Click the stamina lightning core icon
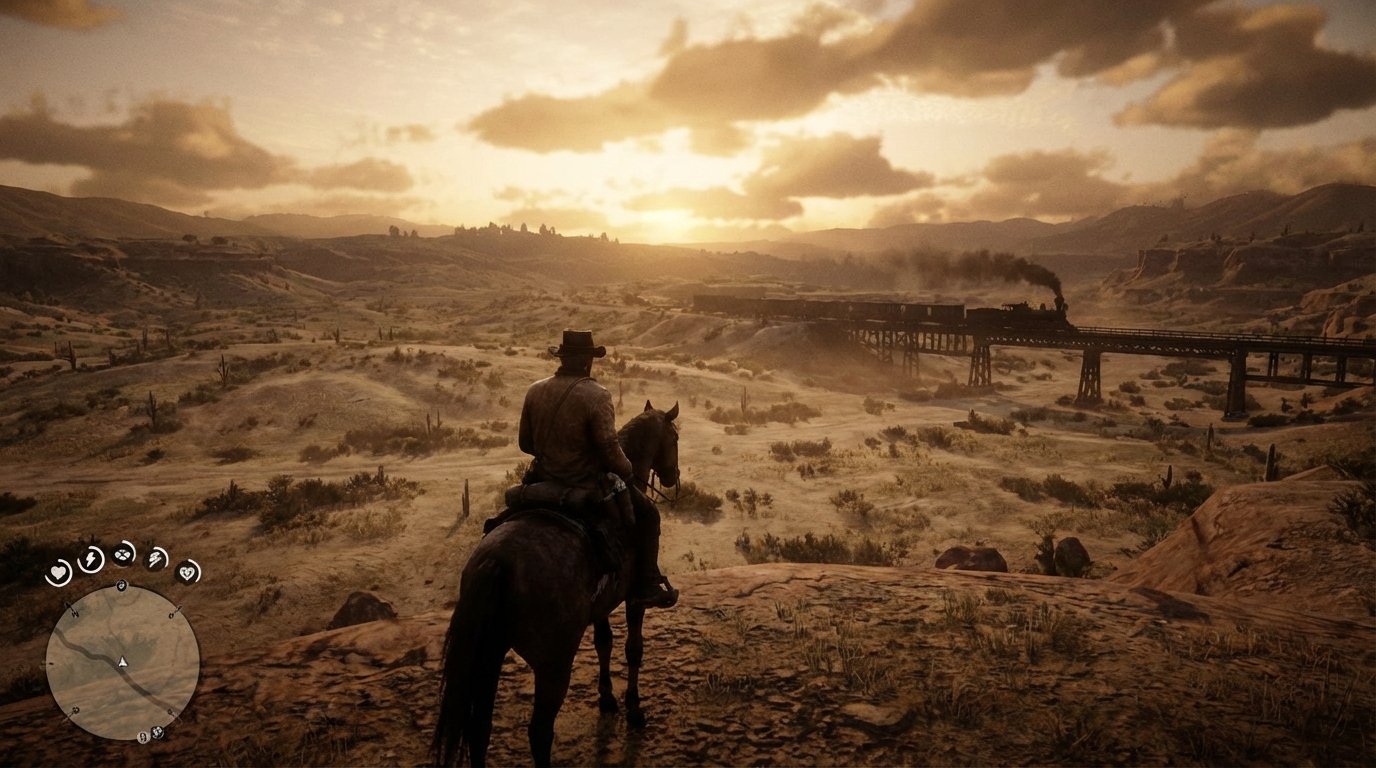Viewport: 1376px width, 768px height. [89, 559]
